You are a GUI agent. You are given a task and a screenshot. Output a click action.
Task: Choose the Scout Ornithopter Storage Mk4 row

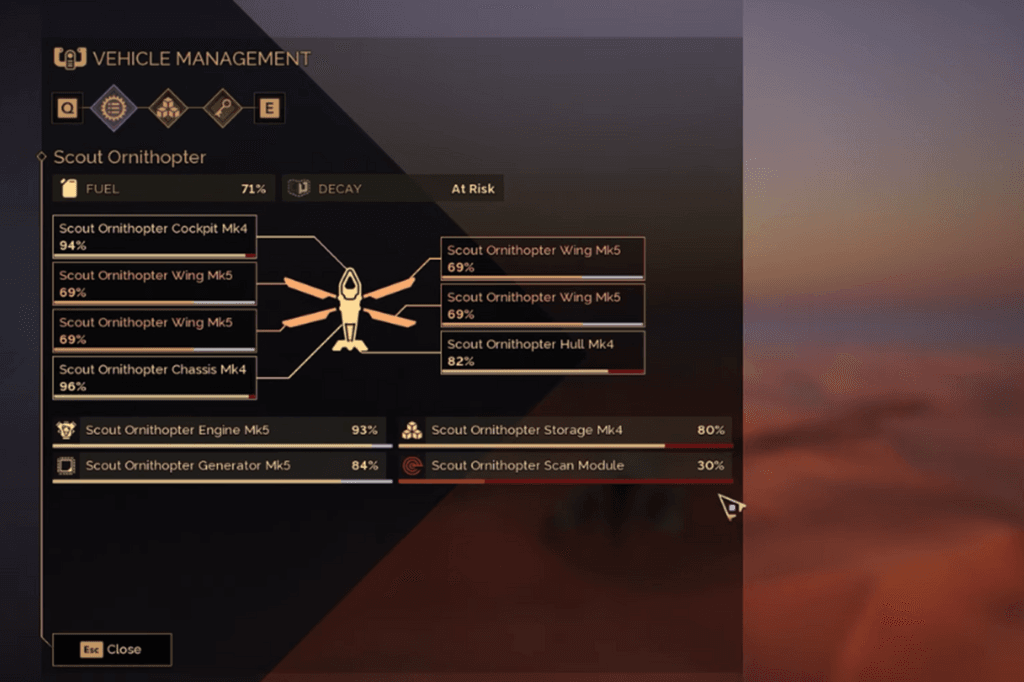click(565, 431)
